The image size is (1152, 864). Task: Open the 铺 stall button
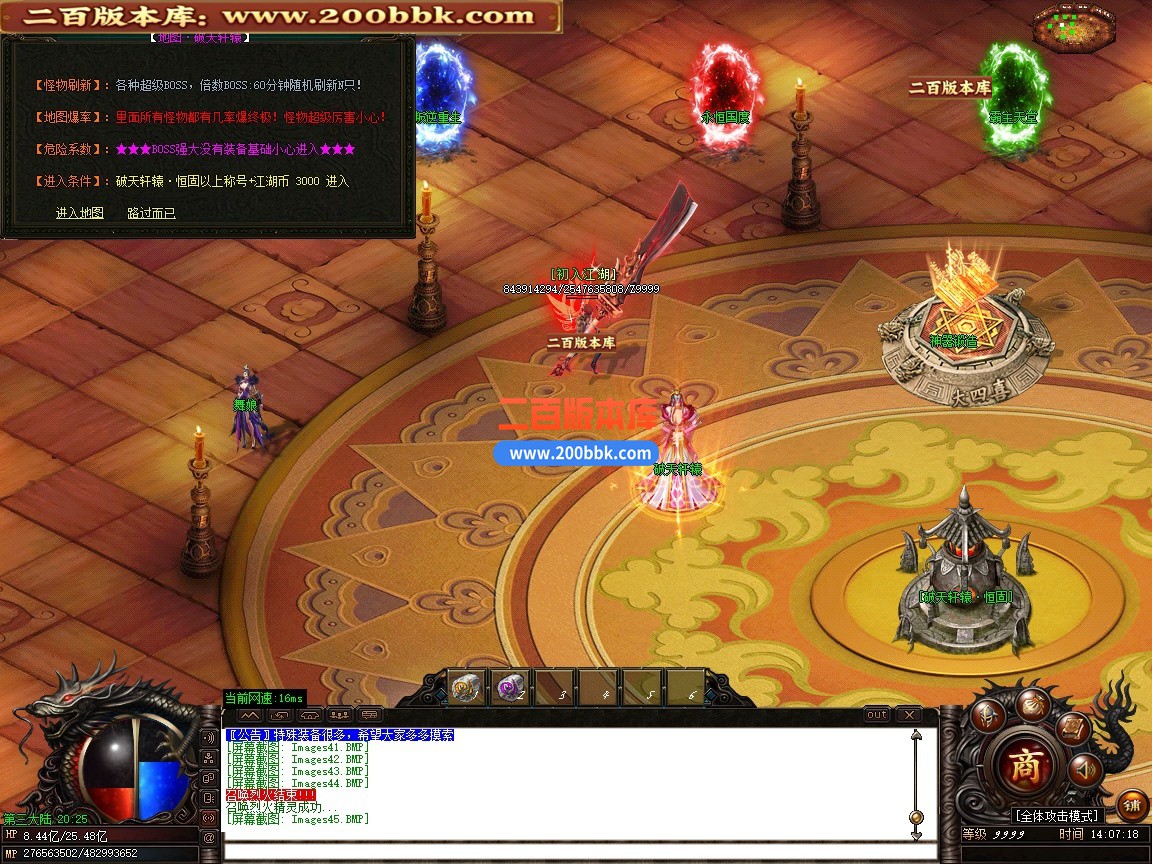click(1132, 805)
